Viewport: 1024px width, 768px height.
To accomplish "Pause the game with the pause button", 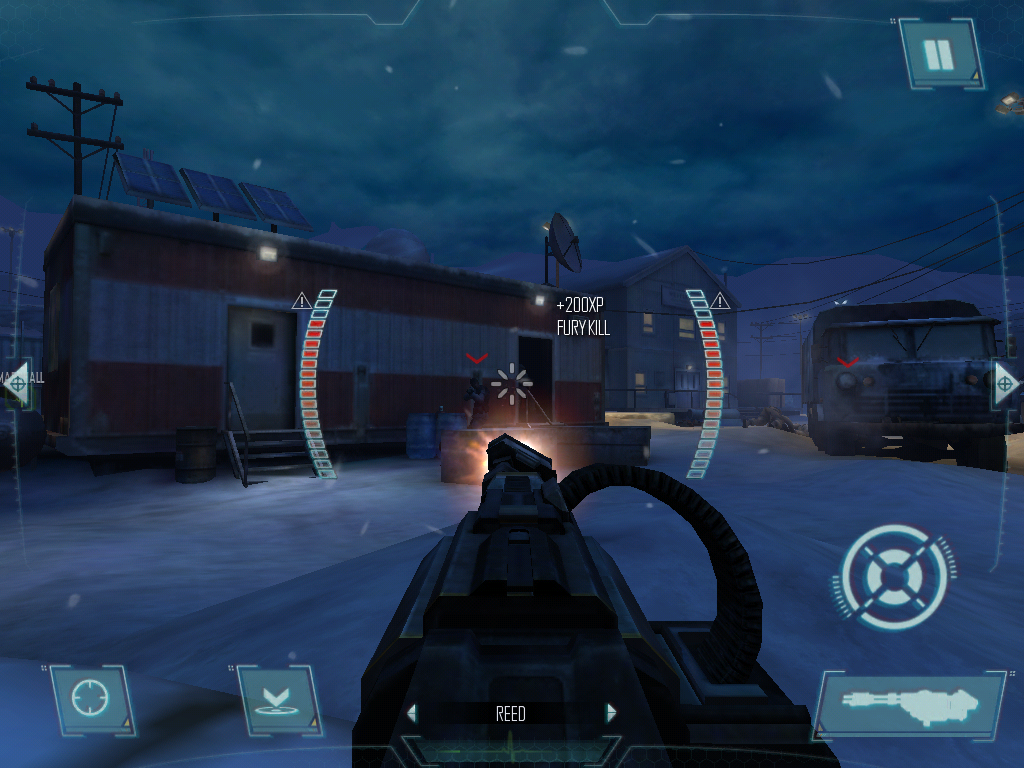I will tap(941, 54).
